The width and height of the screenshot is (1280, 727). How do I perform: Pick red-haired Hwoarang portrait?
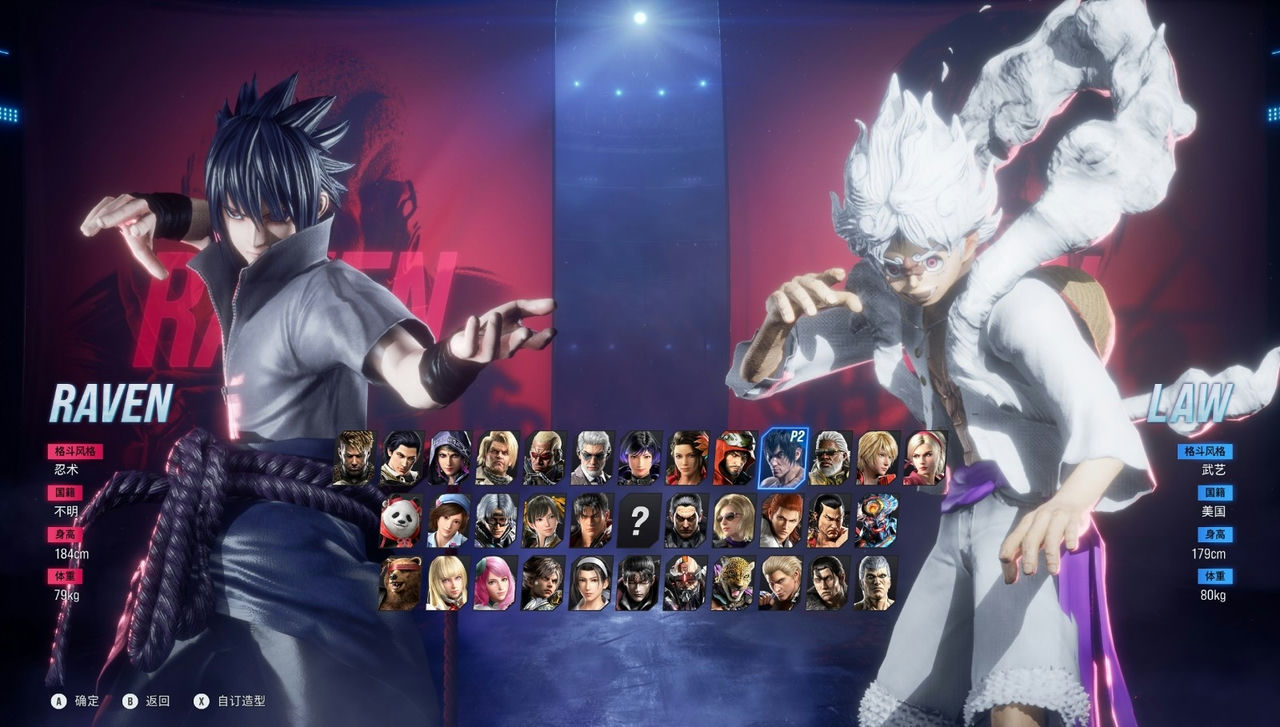coord(781,521)
